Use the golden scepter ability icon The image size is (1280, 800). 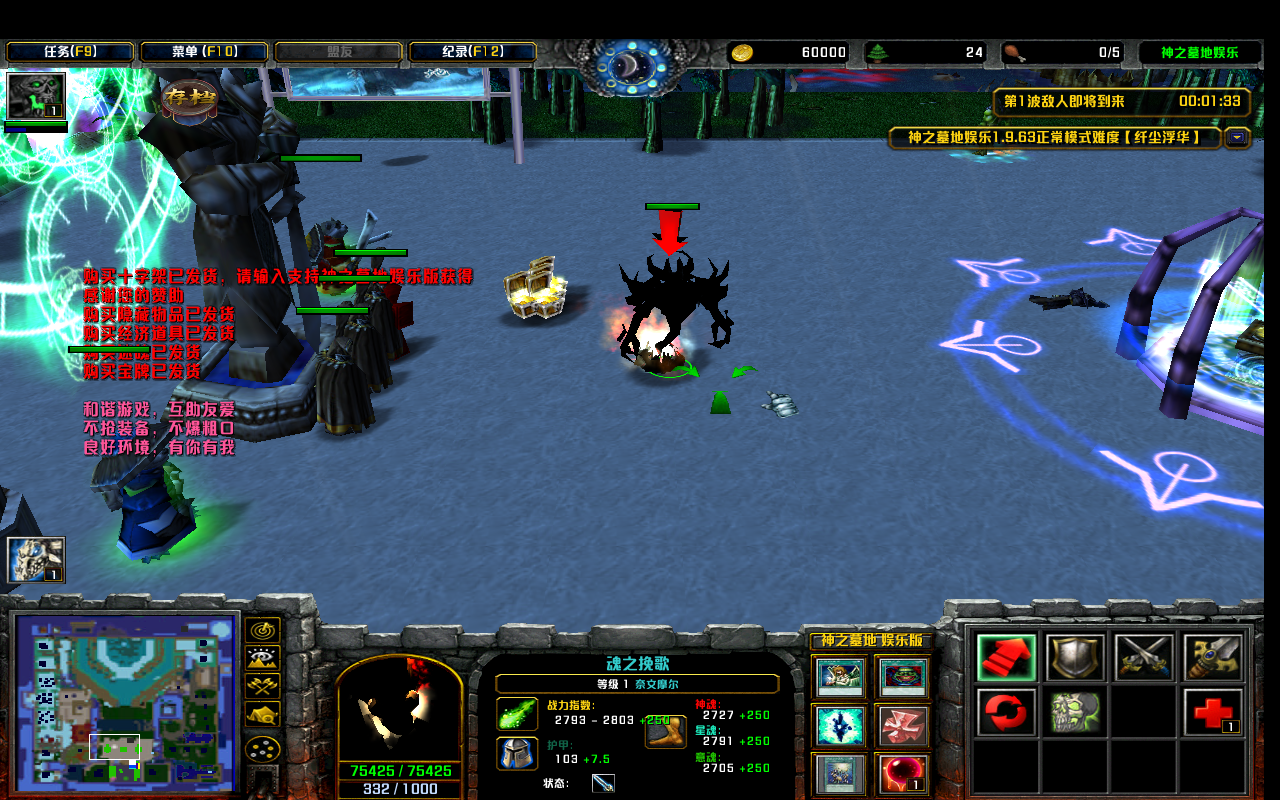[1212, 659]
